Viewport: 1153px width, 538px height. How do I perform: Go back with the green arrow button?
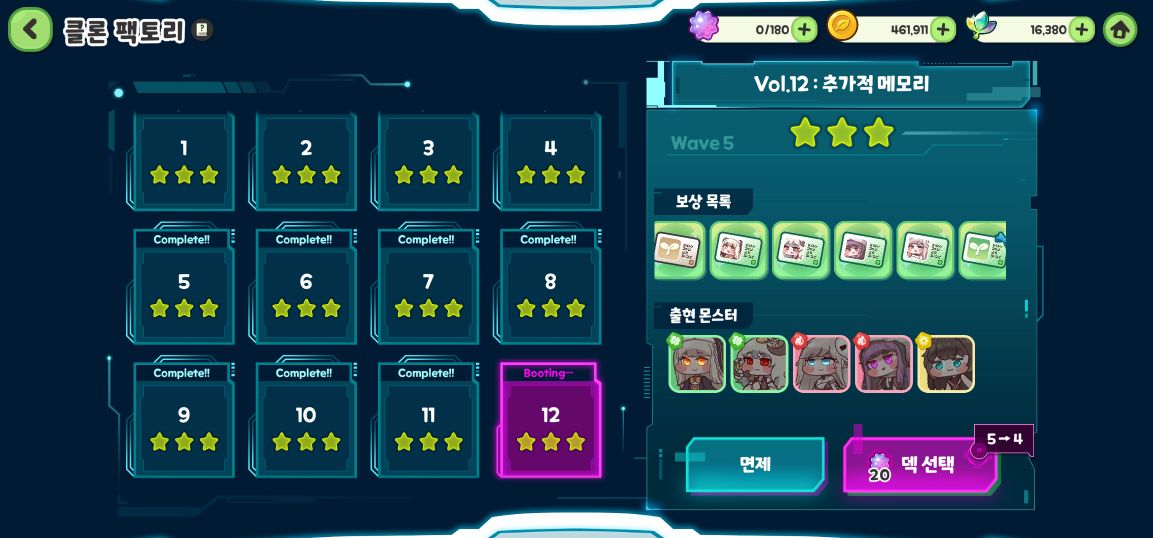[30, 30]
